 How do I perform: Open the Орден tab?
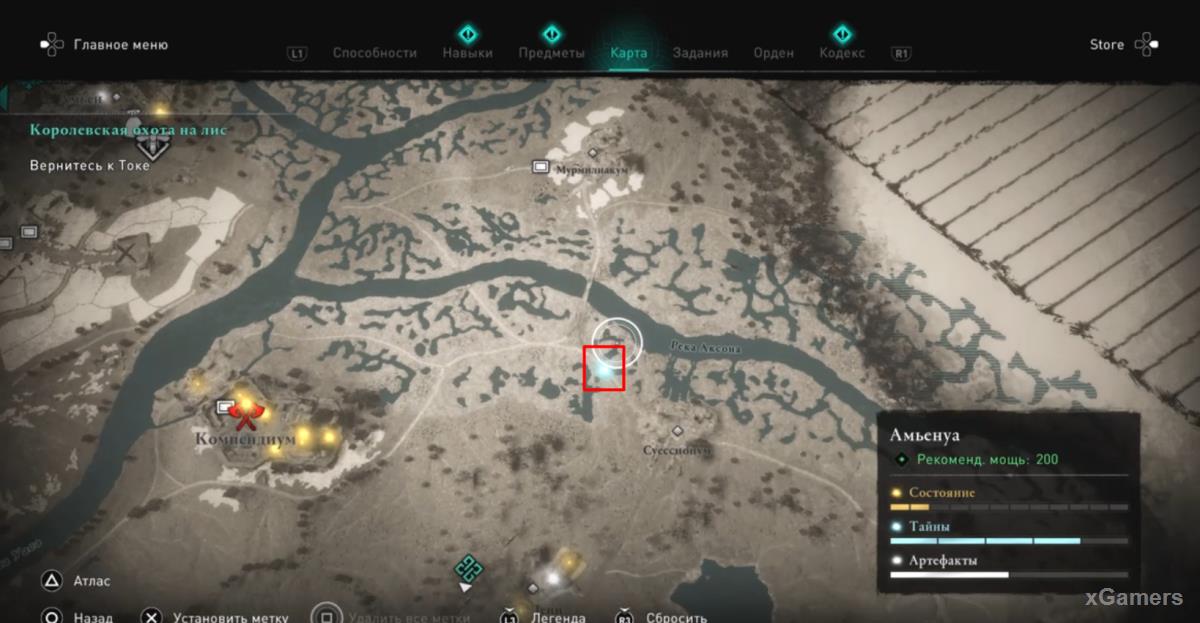click(773, 53)
